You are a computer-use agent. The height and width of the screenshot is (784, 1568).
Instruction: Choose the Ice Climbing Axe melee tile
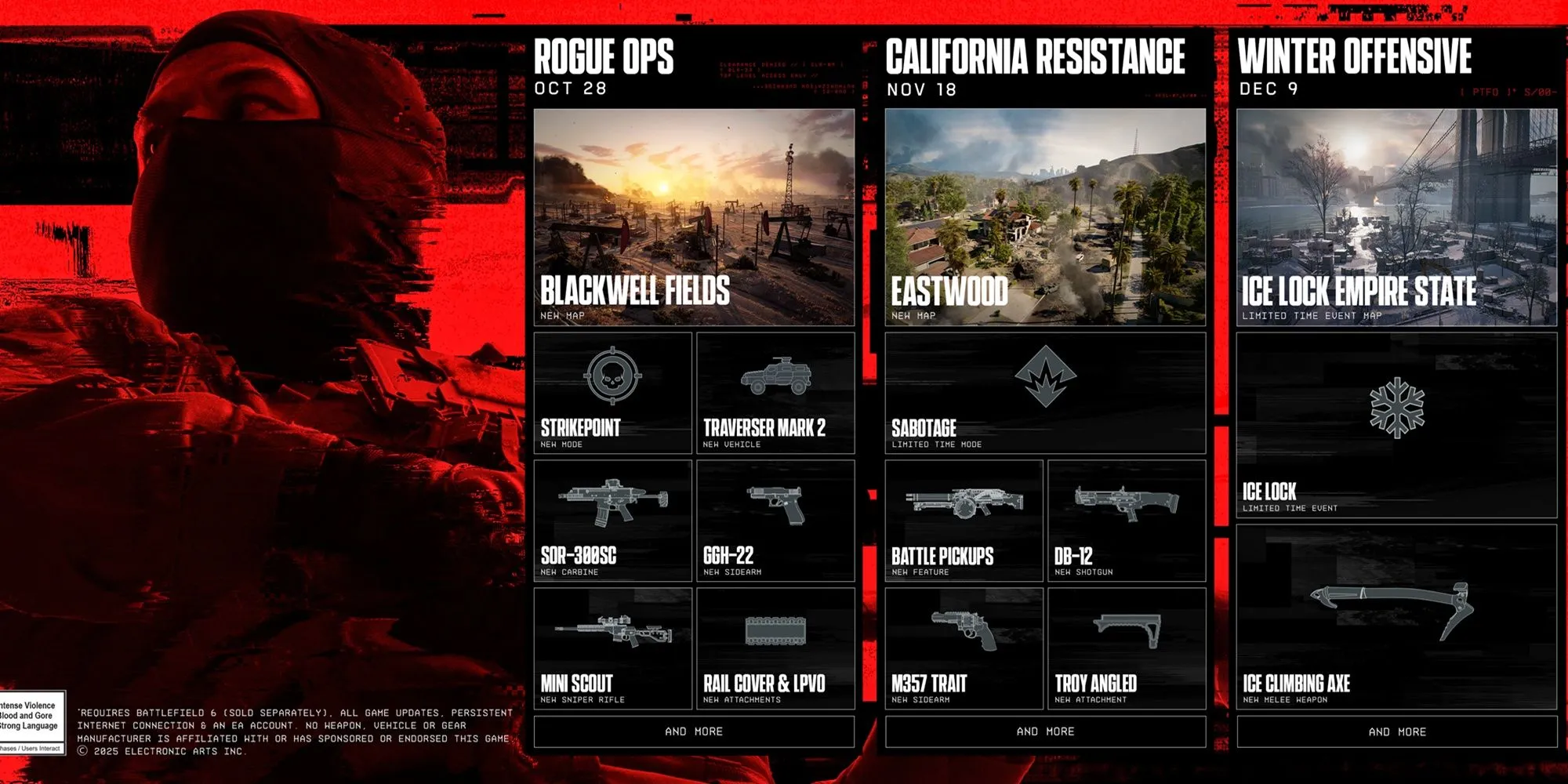click(x=1396, y=617)
